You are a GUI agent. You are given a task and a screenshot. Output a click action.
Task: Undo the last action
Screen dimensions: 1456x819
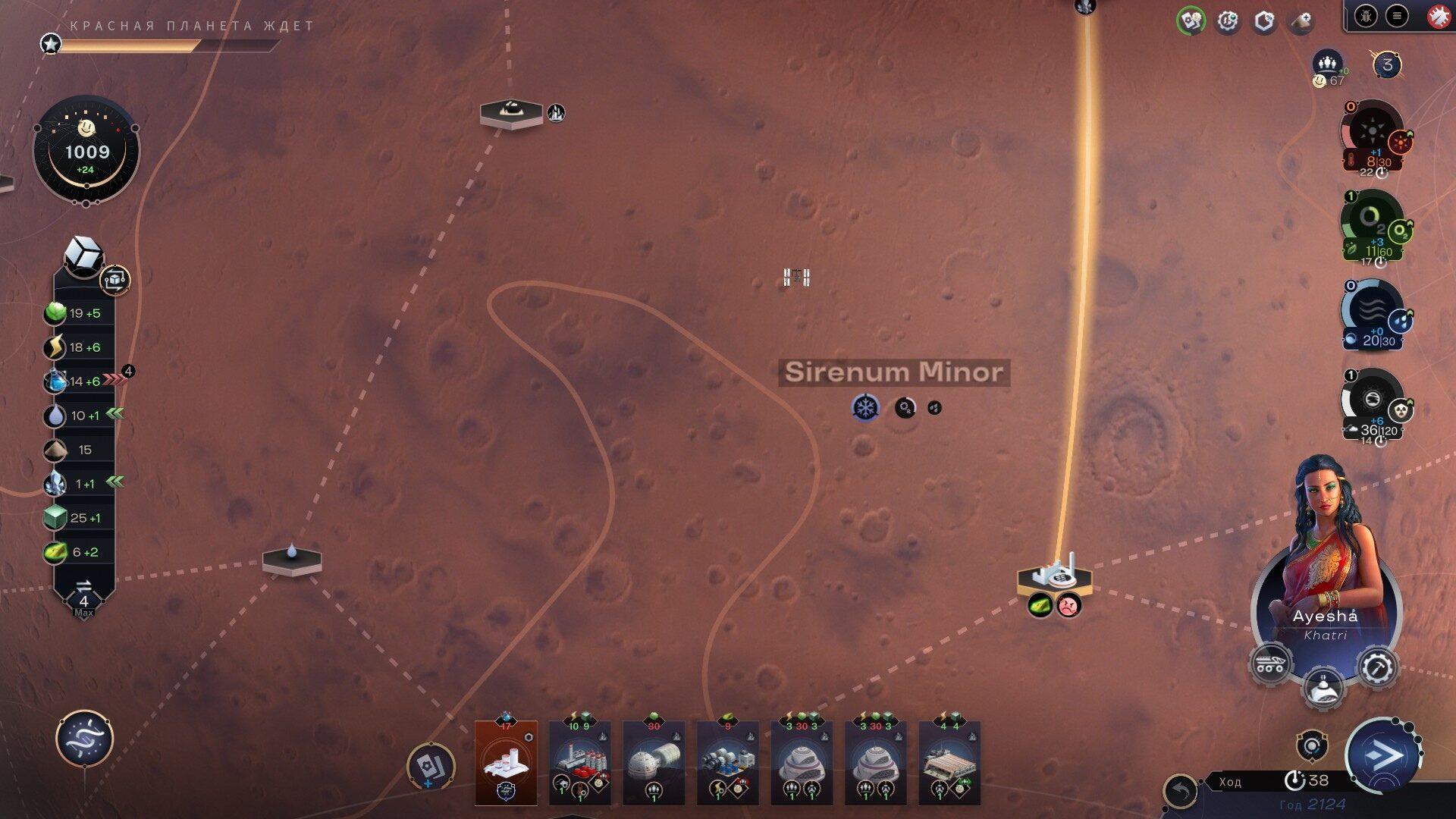1180,792
